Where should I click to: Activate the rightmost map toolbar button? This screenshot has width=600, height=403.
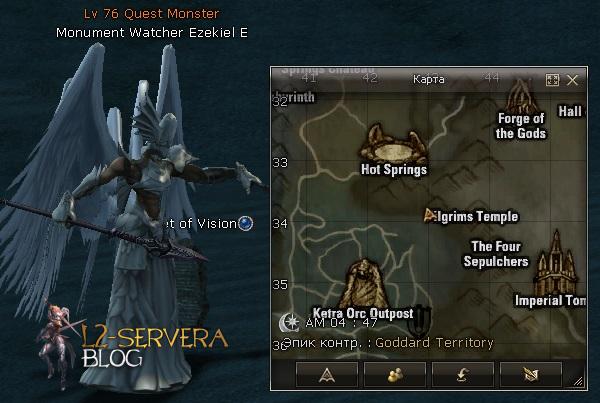point(528,375)
